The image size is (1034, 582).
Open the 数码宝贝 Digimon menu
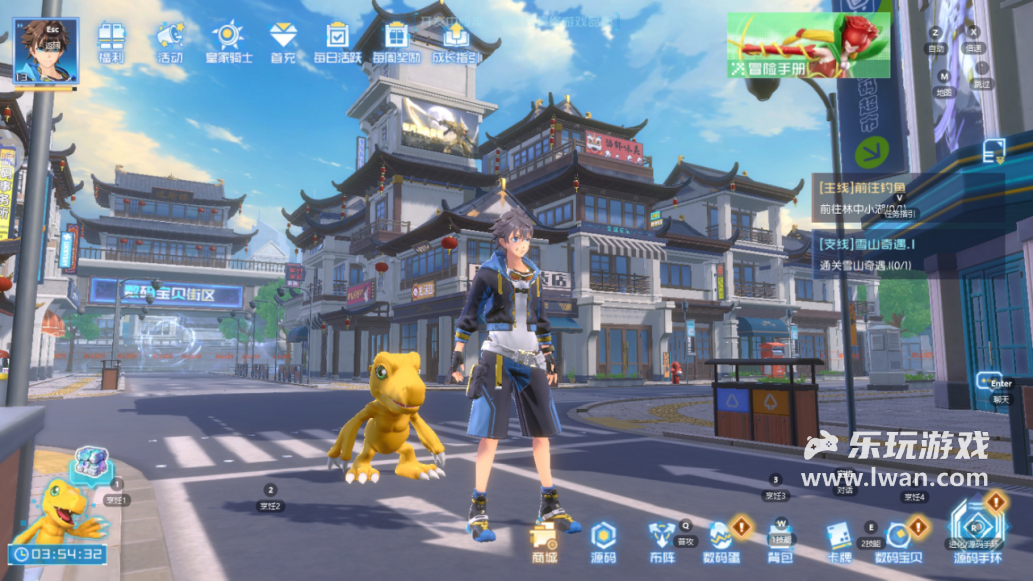(x=900, y=541)
